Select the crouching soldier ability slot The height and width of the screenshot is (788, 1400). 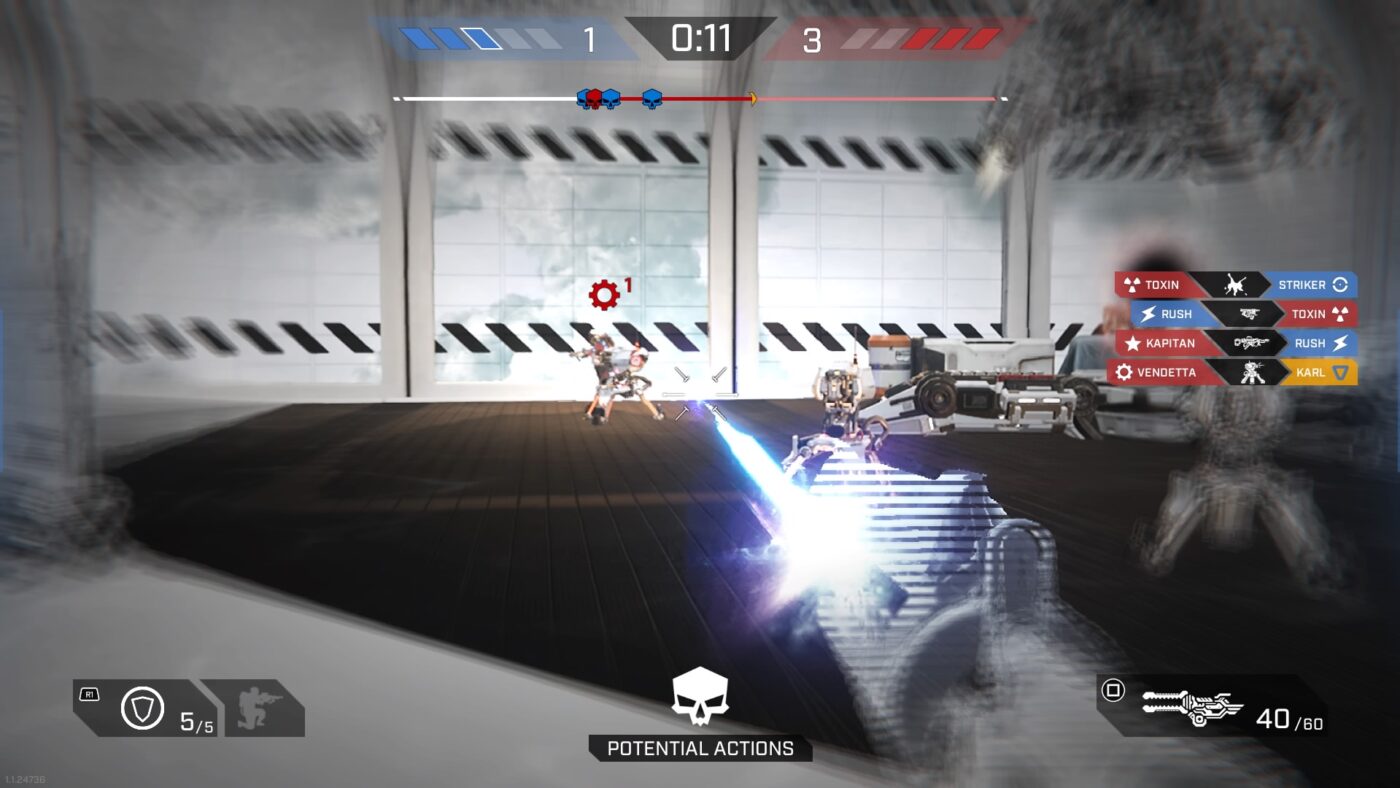(262, 707)
